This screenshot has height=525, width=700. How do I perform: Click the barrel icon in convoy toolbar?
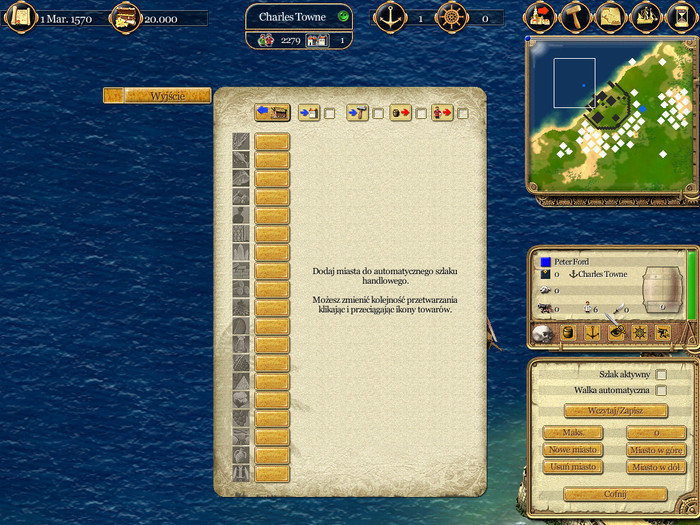(566, 332)
